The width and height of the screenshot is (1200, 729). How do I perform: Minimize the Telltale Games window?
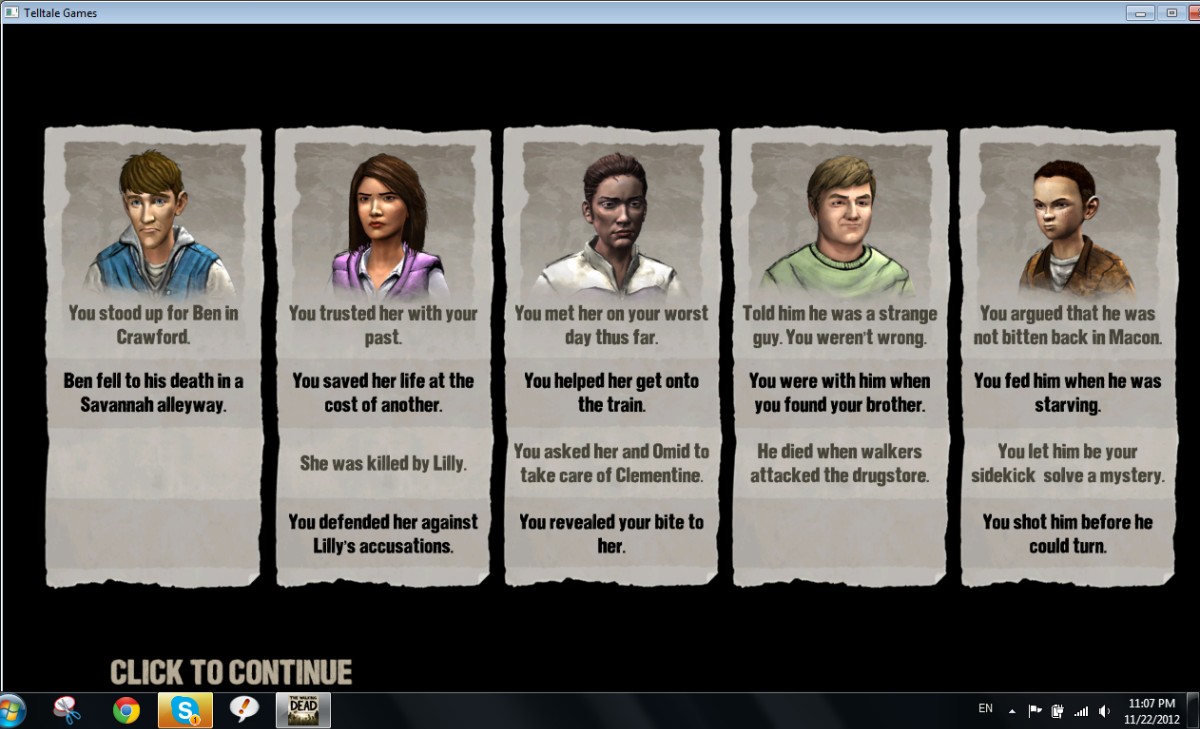[1139, 13]
